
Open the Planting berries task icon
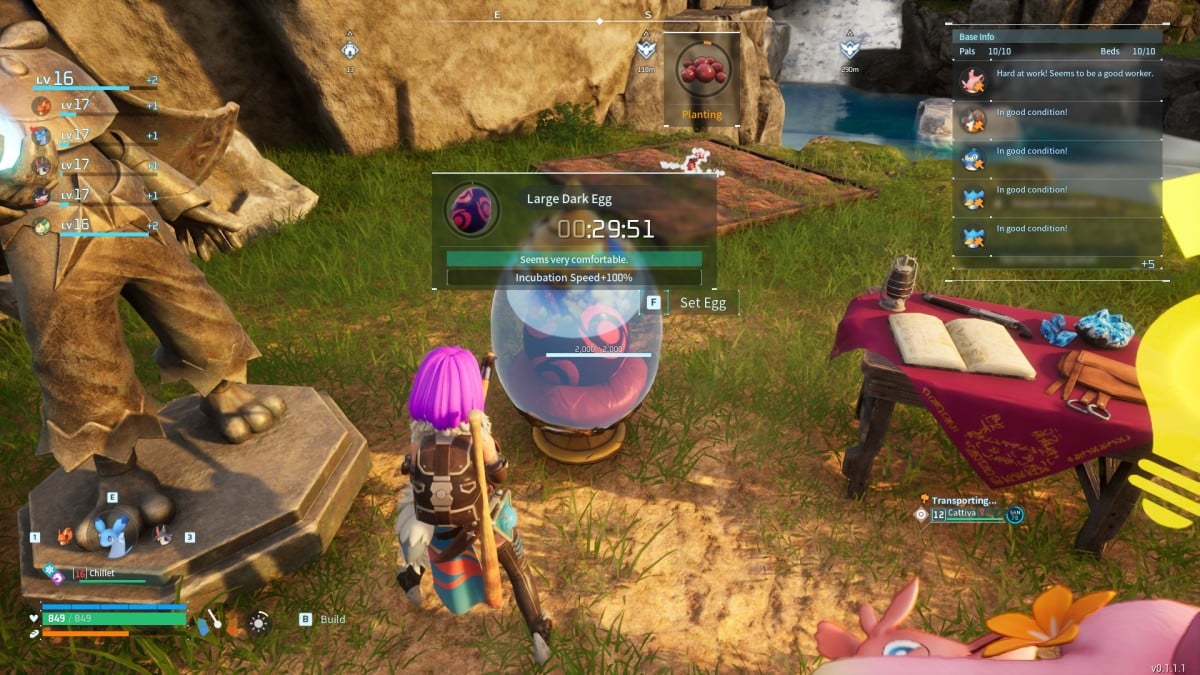702,72
